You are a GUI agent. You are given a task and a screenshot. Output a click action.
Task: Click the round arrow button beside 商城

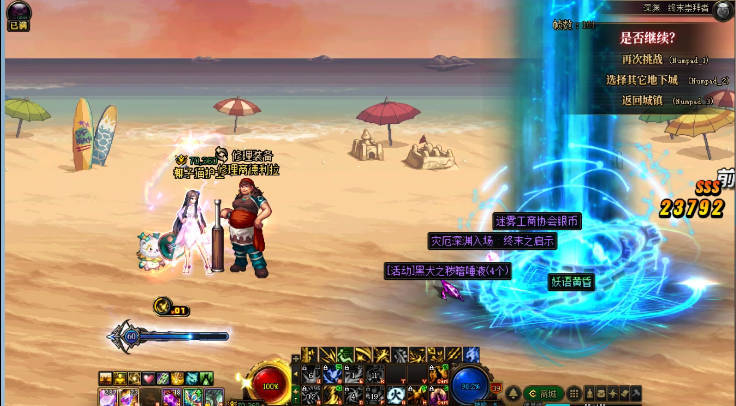click(513, 393)
